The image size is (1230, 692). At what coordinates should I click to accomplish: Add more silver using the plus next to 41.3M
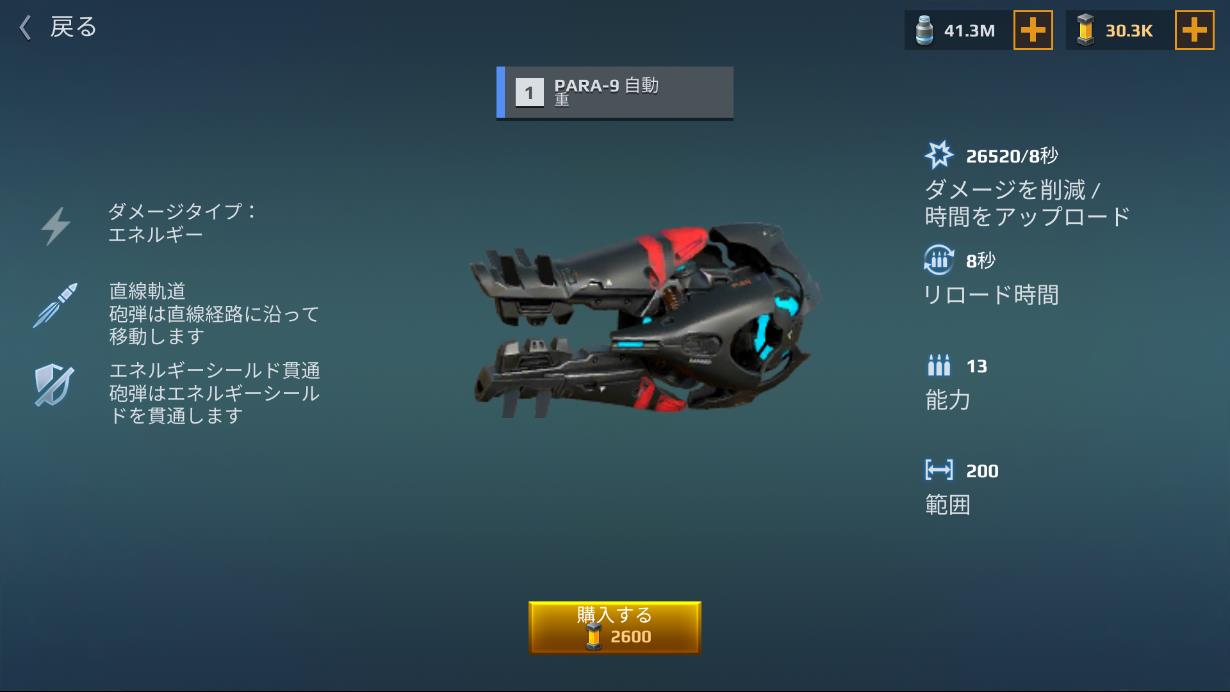click(1033, 31)
